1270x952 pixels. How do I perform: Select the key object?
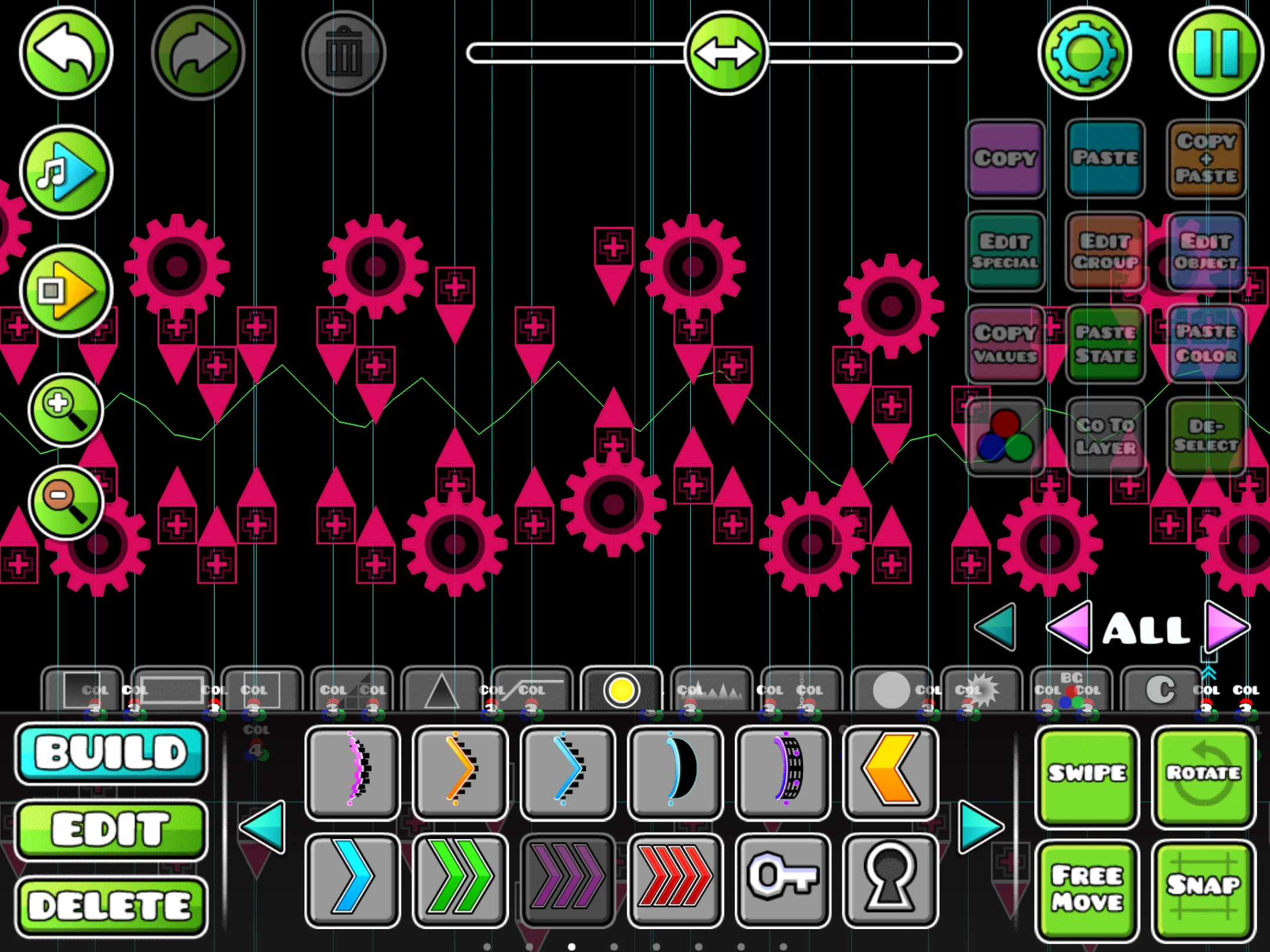tap(783, 880)
